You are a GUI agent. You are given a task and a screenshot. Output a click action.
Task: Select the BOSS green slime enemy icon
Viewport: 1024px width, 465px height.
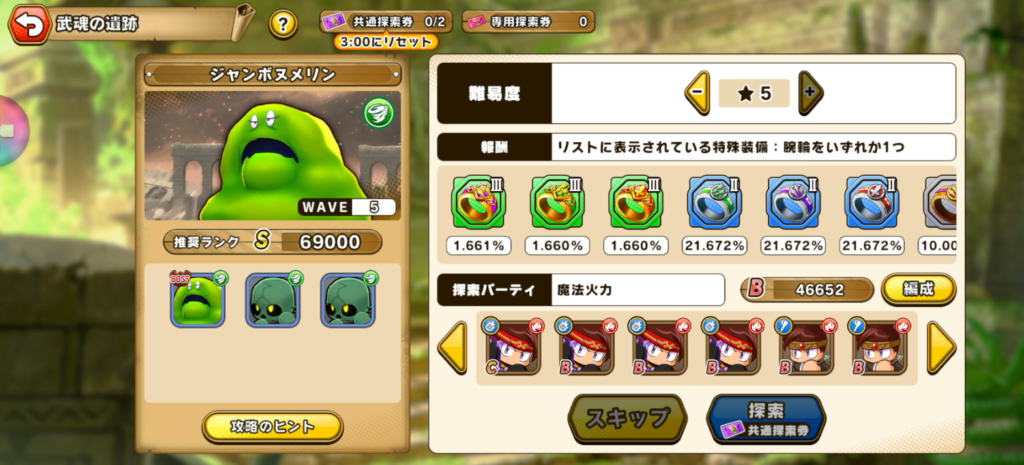coord(198,298)
